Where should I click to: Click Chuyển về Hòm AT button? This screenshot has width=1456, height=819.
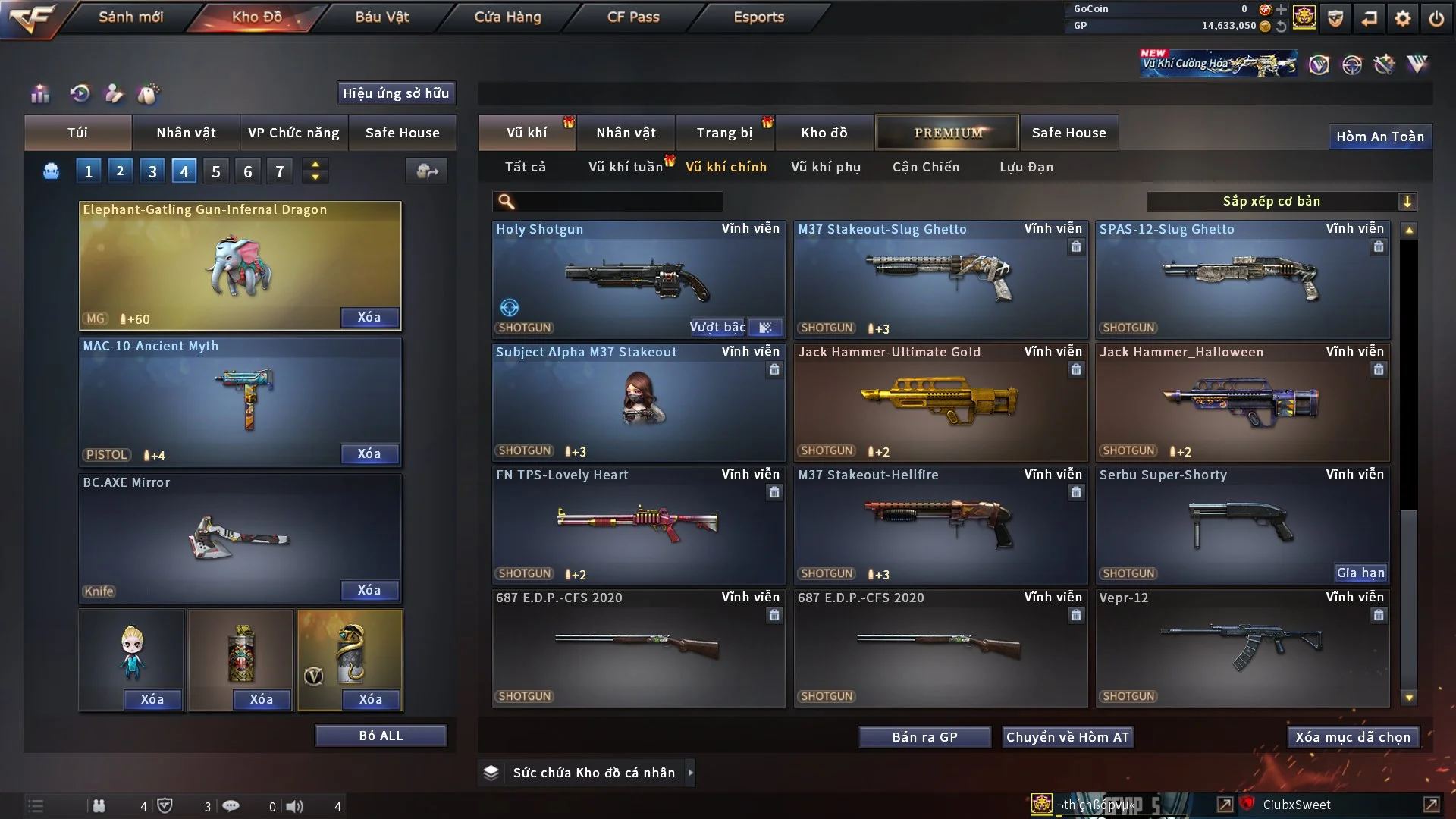click(1068, 737)
